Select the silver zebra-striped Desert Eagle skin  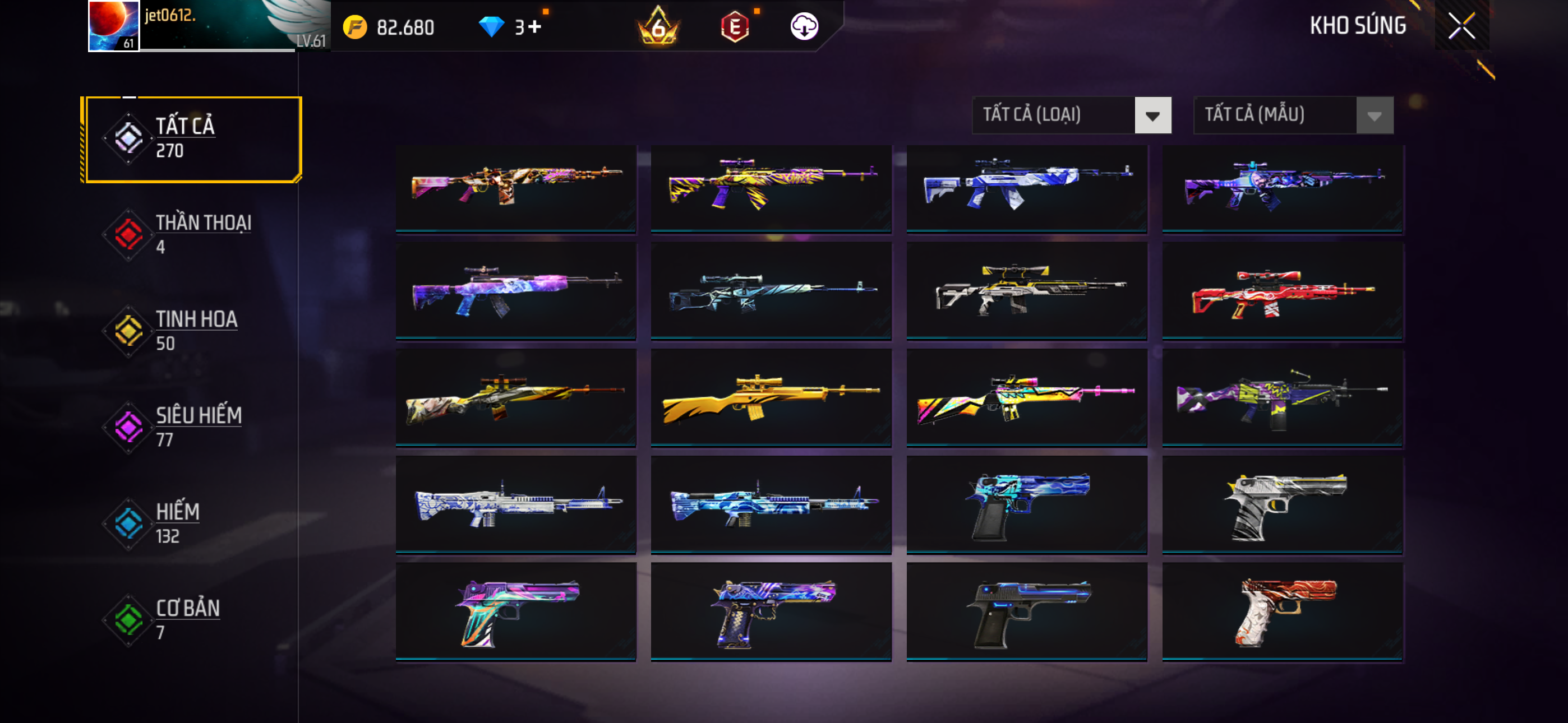(x=1282, y=504)
